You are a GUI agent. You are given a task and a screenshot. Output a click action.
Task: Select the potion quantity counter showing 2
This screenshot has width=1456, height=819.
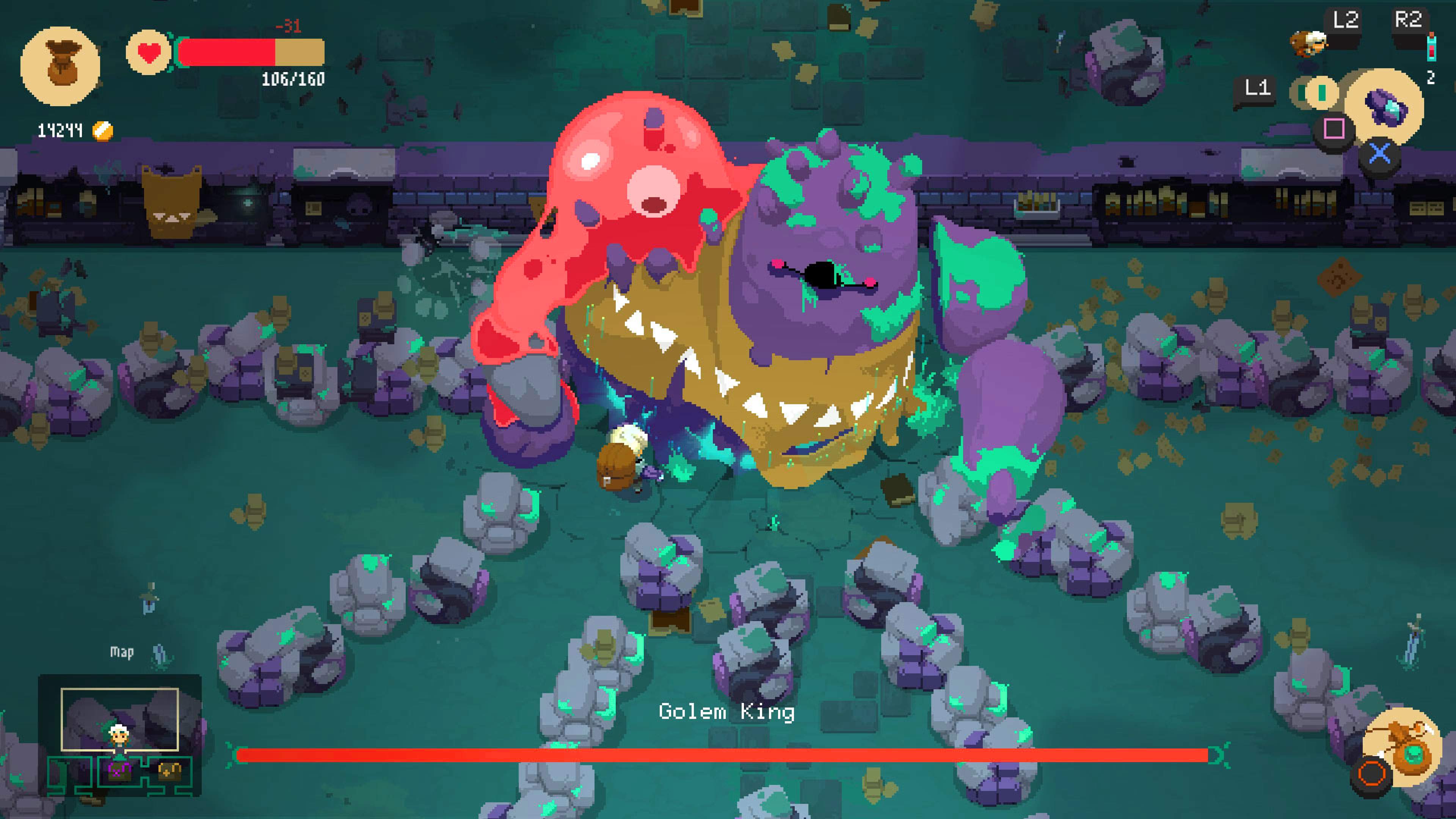pos(1432,78)
